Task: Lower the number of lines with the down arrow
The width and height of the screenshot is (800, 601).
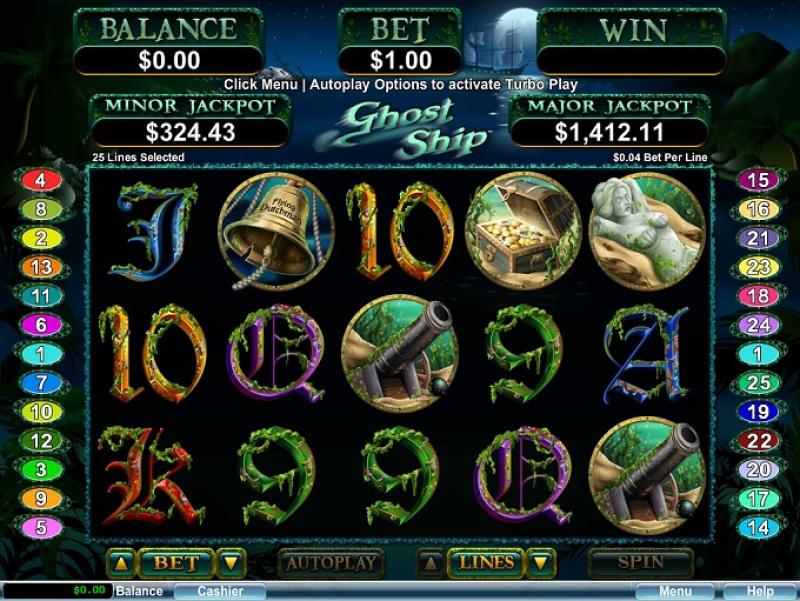Action: coord(542,564)
